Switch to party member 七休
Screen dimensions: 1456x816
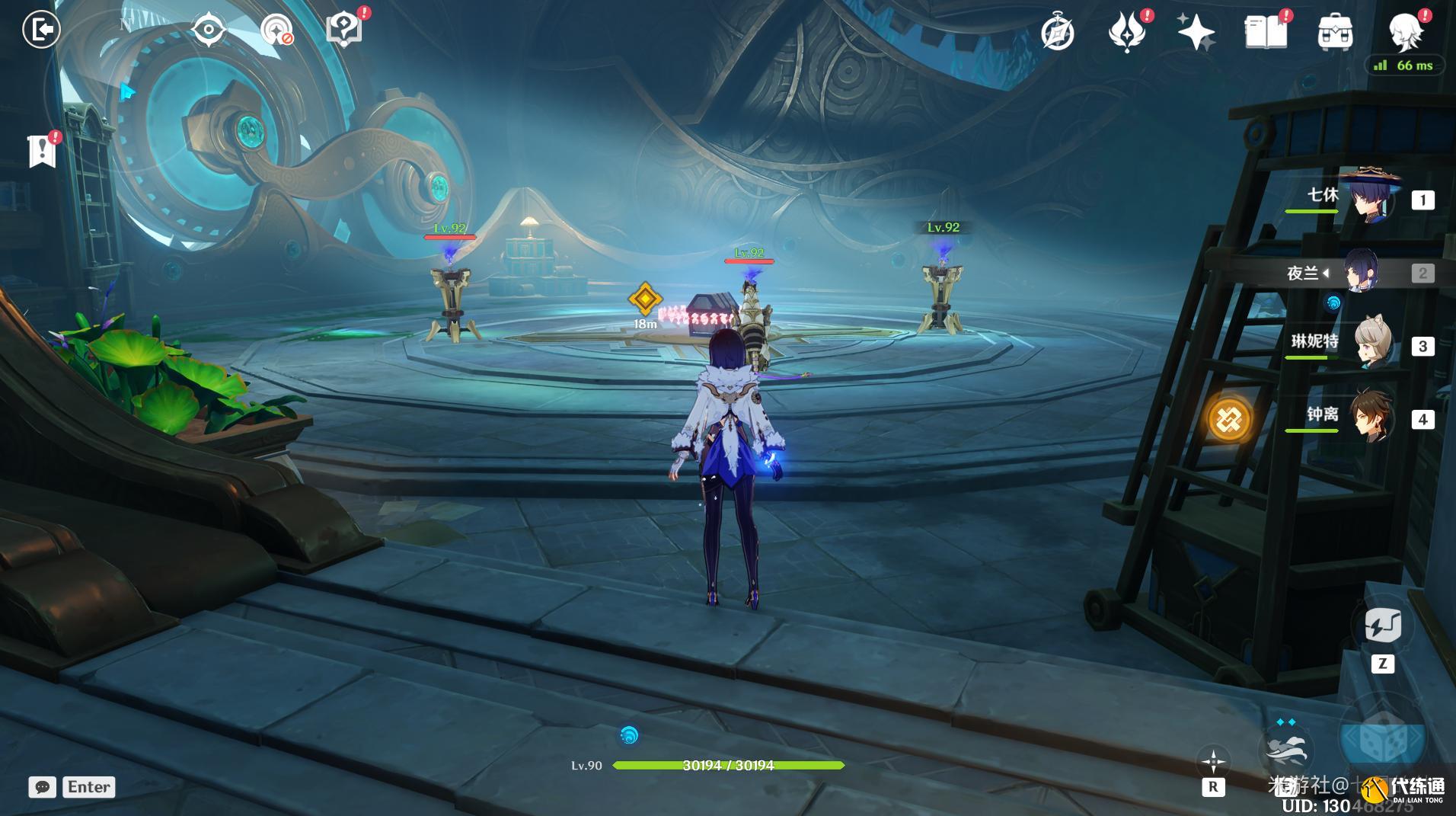(x=1369, y=198)
